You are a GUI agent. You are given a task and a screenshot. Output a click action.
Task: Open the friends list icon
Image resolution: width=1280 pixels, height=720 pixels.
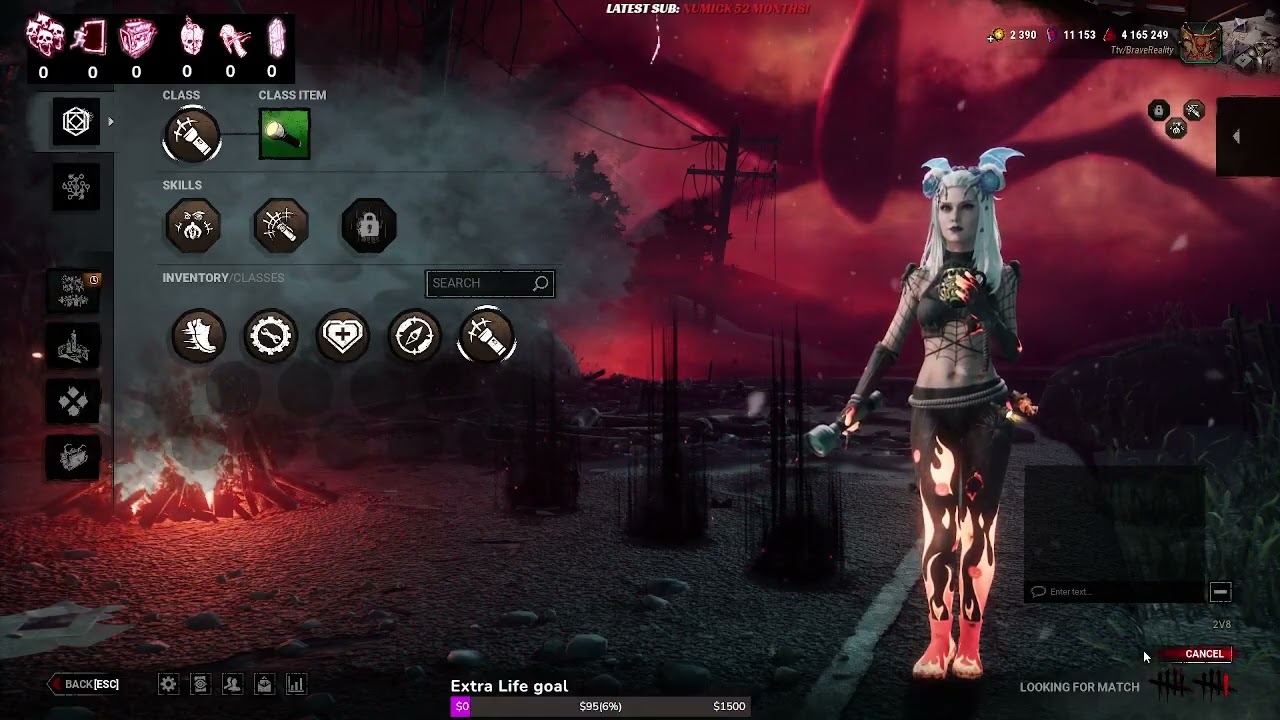[x=232, y=684]
